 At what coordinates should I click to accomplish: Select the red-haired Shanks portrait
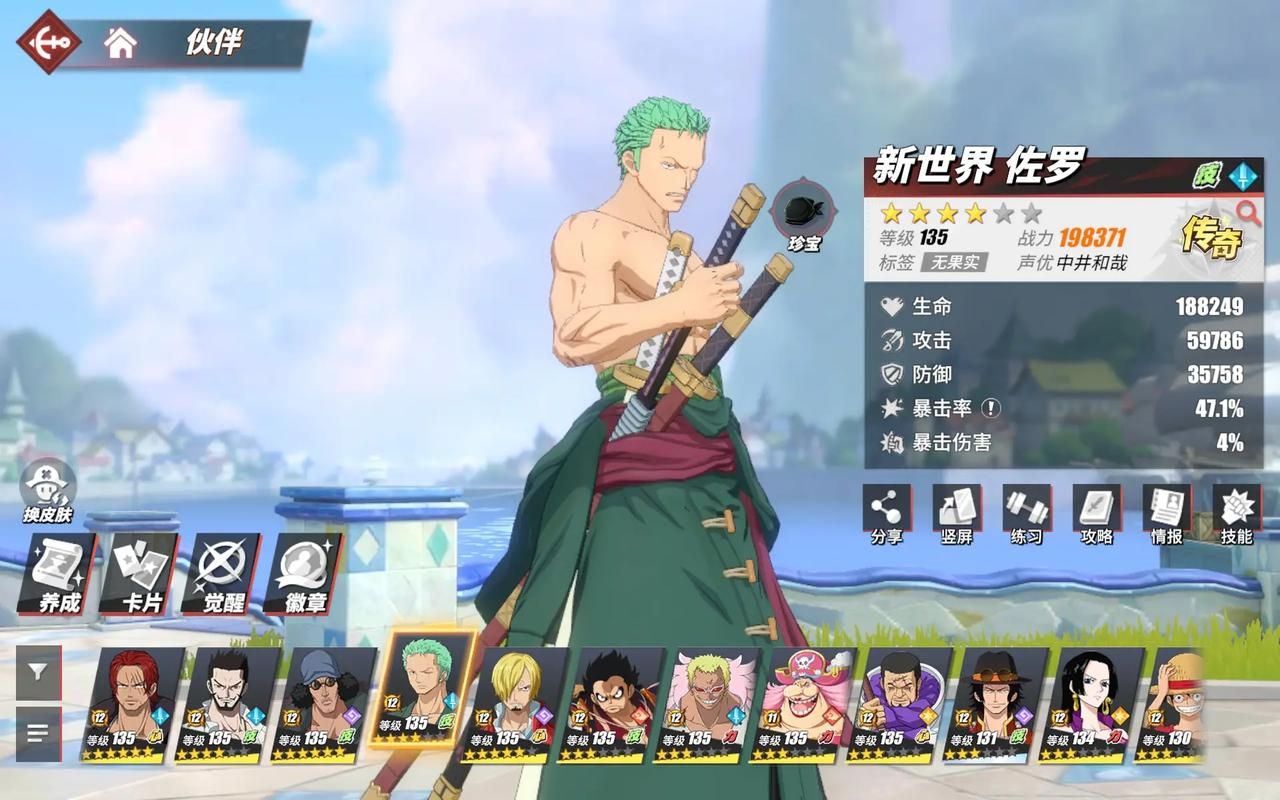point(135,704)
